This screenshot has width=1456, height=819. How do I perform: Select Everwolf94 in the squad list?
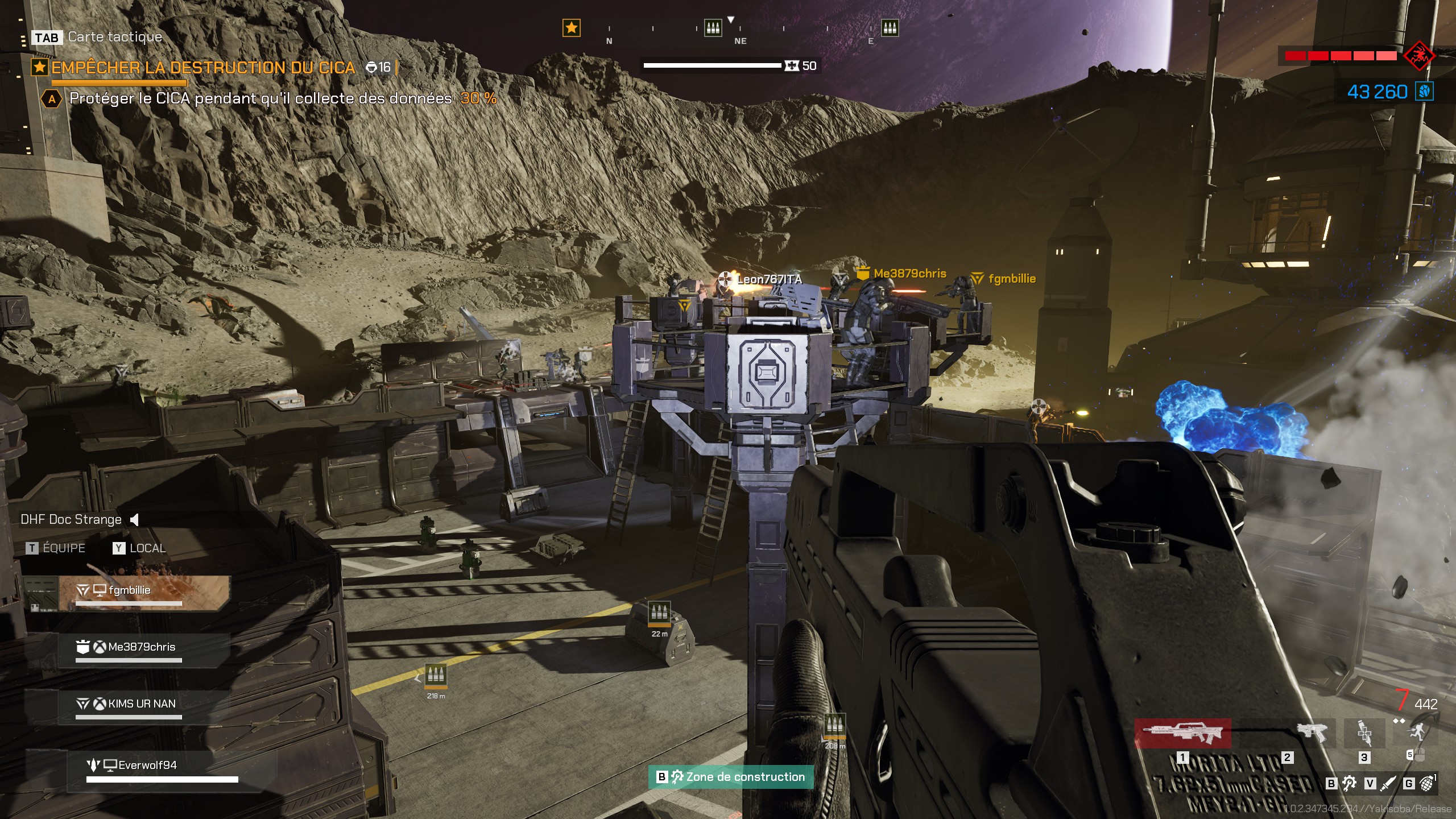(x=147, y=766)
